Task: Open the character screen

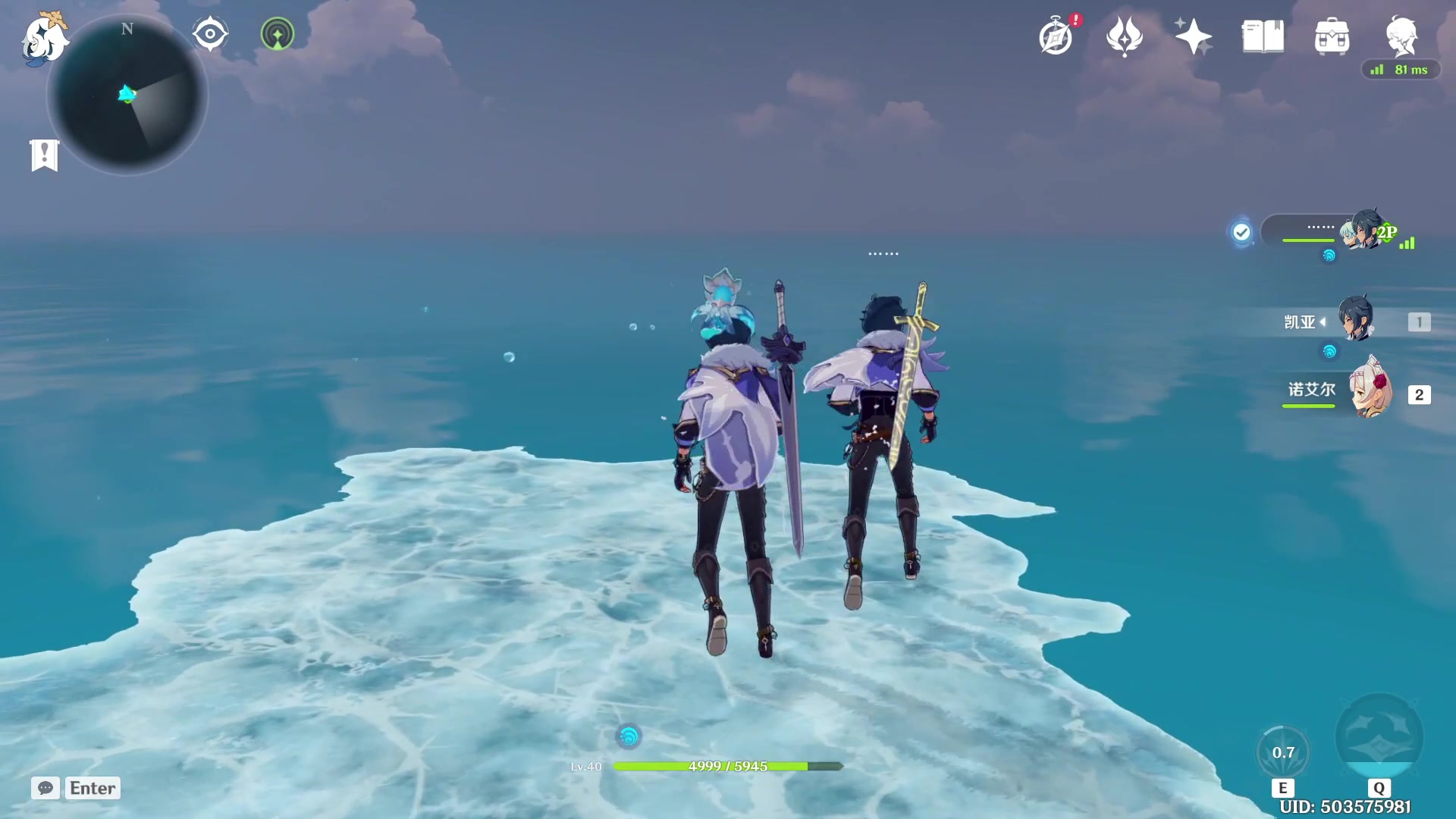Action: click(1401, 35)
